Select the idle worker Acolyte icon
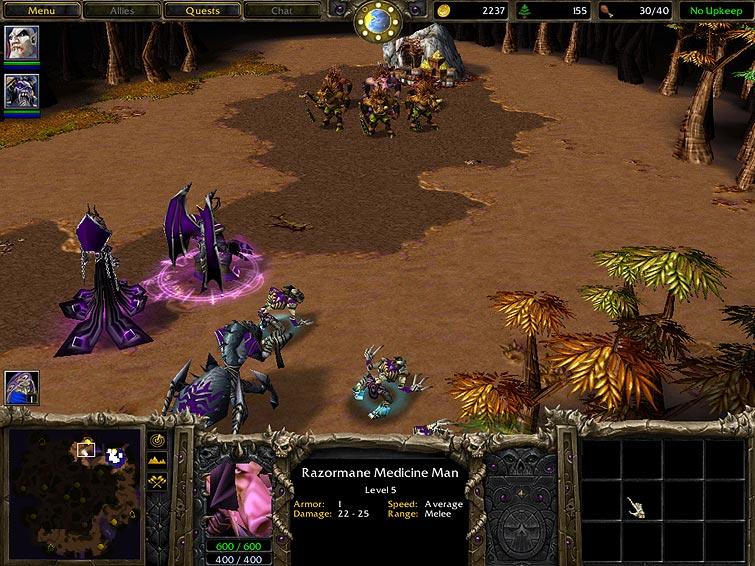This screenshot has width=755, height=566. click(x=21, y=387)
